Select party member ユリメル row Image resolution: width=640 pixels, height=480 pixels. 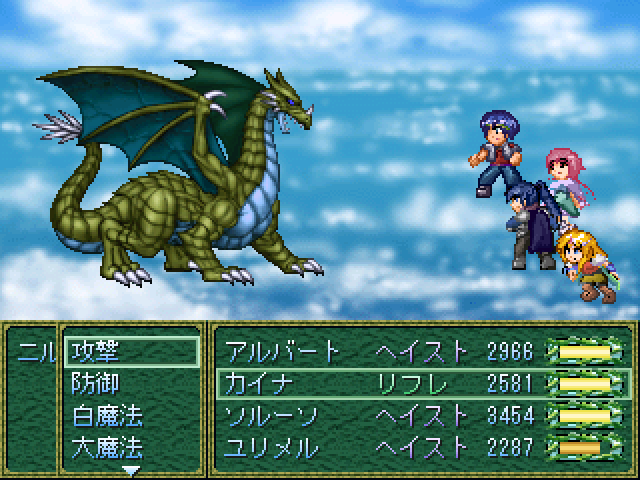tap(420, 447)
